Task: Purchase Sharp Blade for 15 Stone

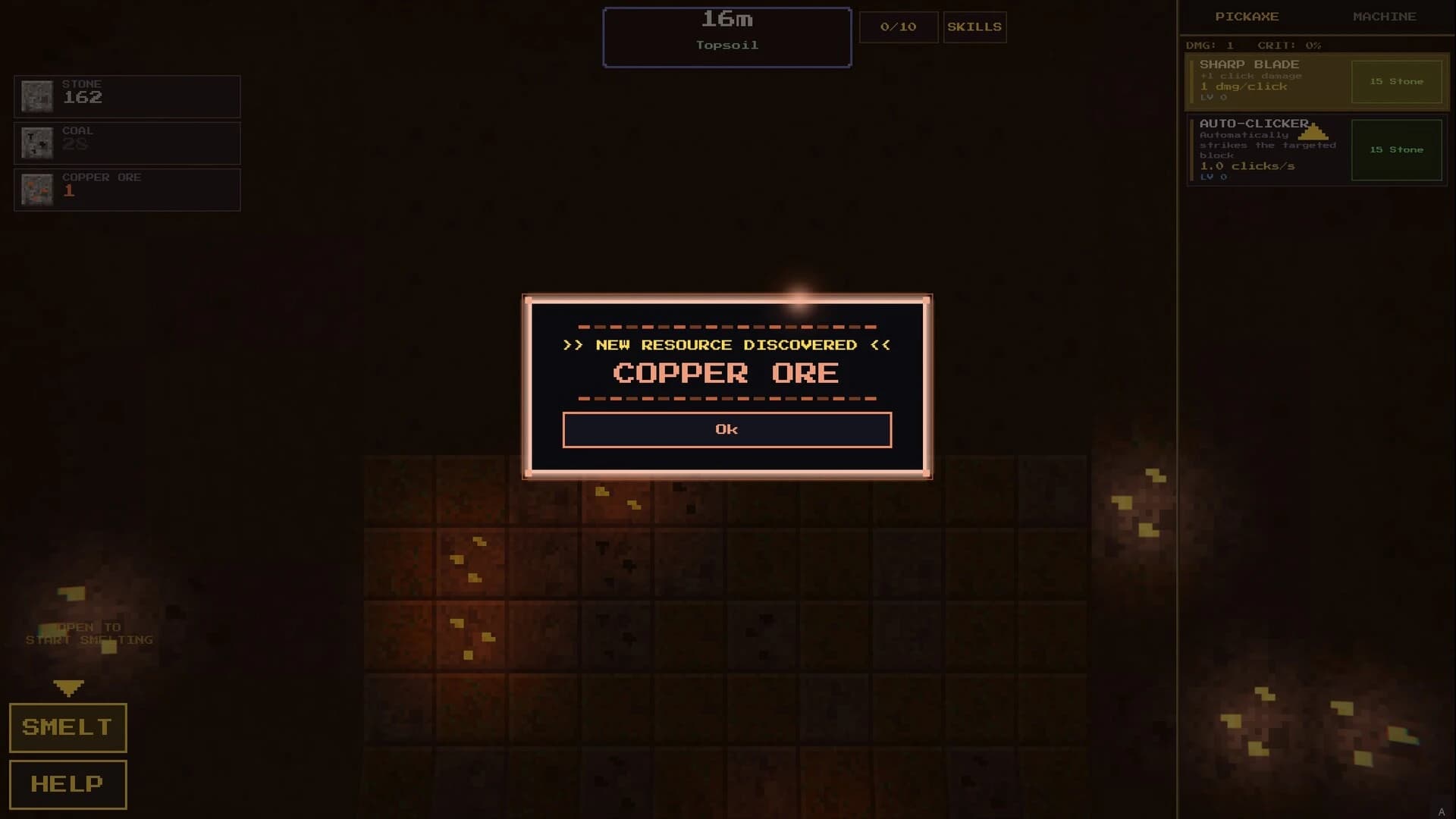Action: pyautogui.click(x=1396, y=82)
